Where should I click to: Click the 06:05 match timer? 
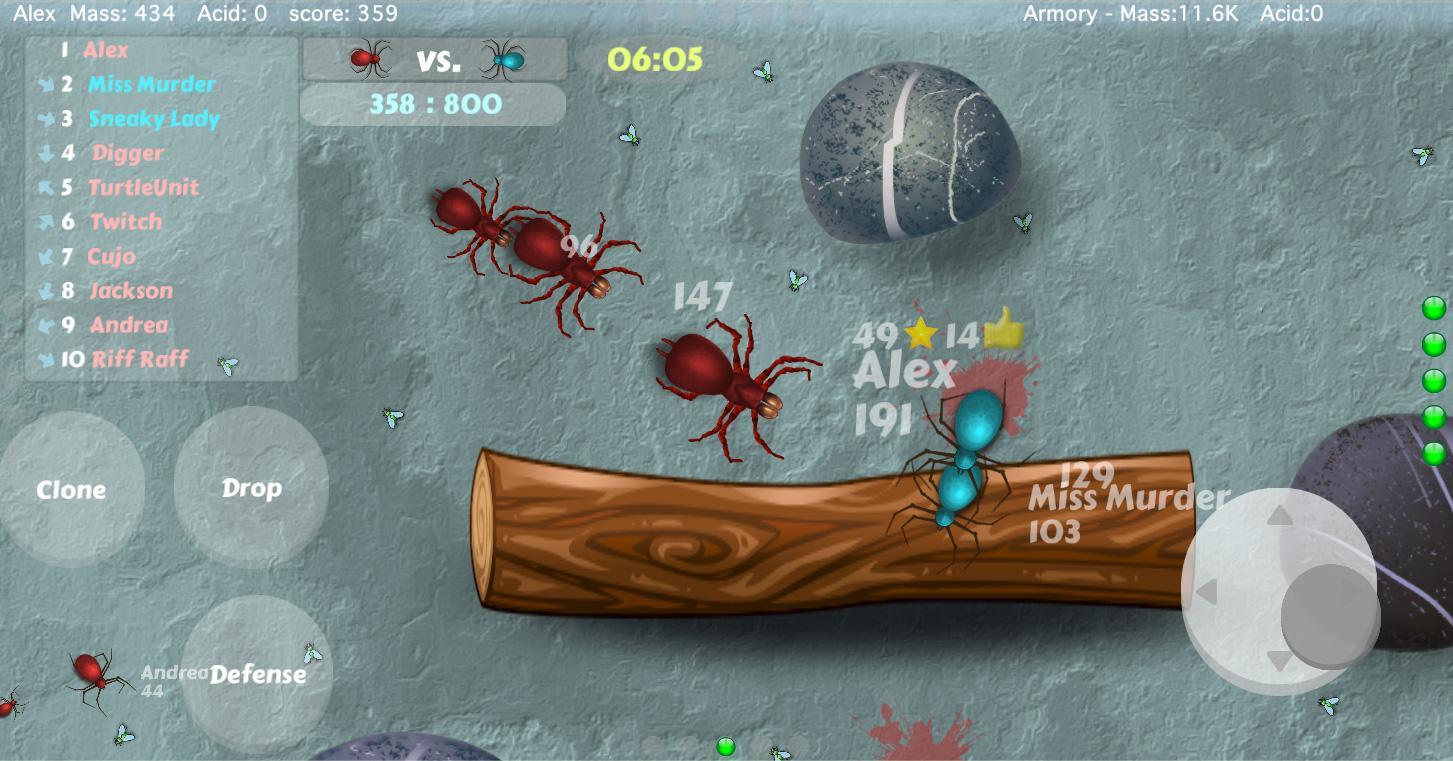[655, 60]
